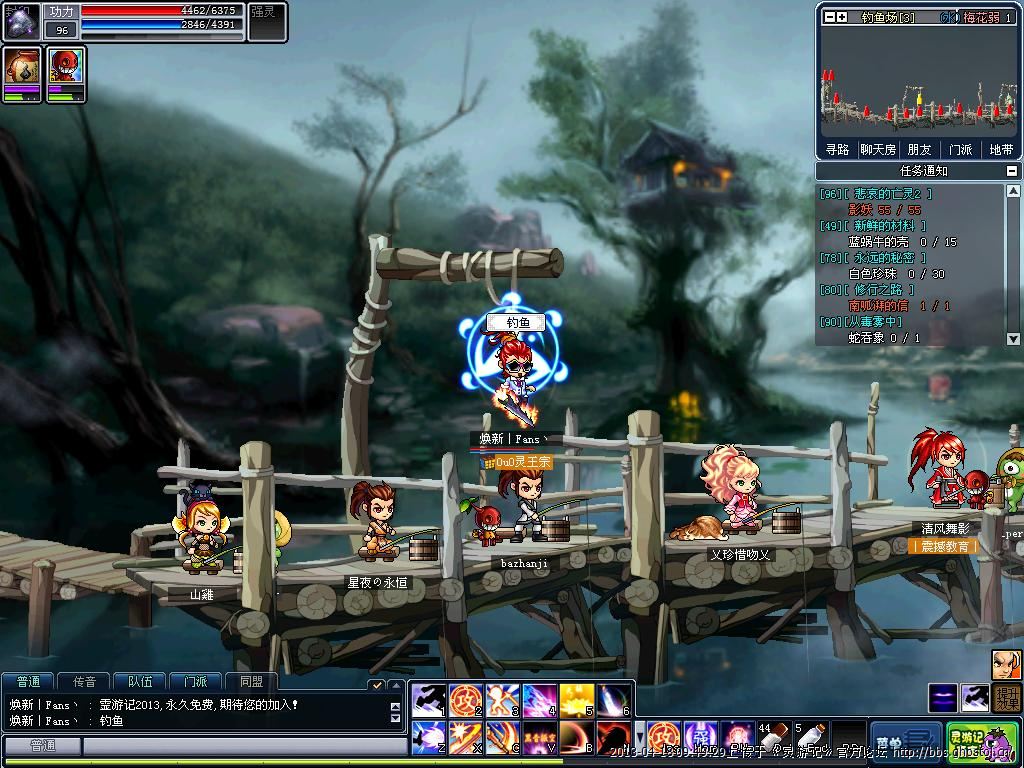The height and width of the screenshot is (768, 1024).
Task: Open the 朋友 friends list
Action: point(919,150)
